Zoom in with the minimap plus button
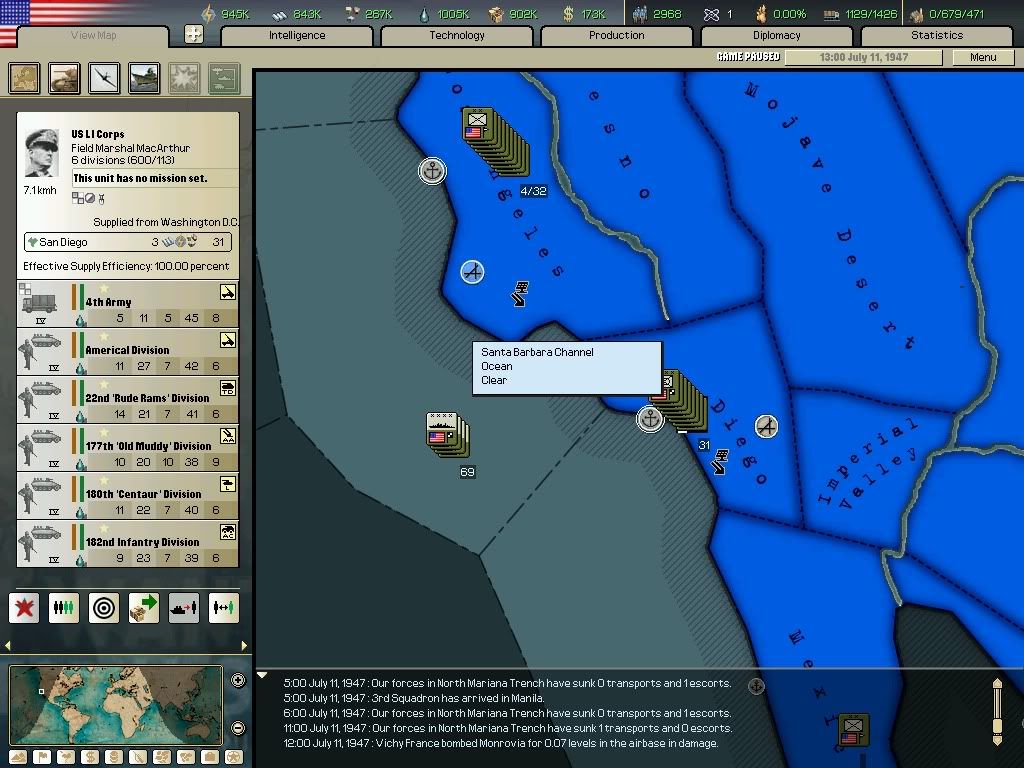 [238, 681]
